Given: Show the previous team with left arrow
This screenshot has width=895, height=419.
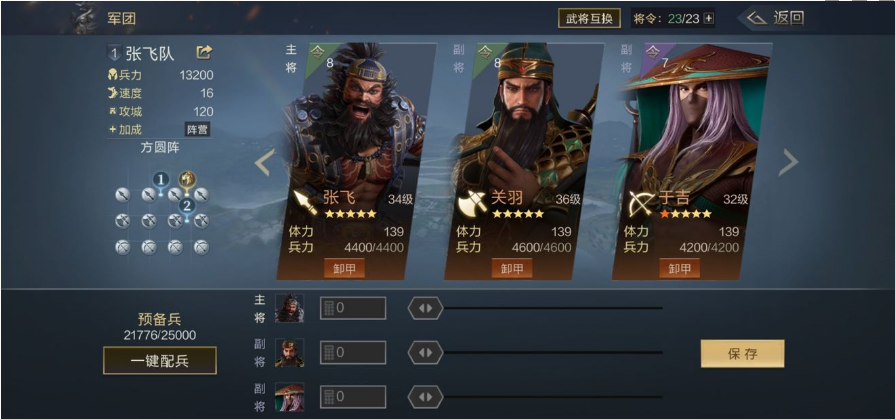Looking at the screenshot, I should click(263, 162).
